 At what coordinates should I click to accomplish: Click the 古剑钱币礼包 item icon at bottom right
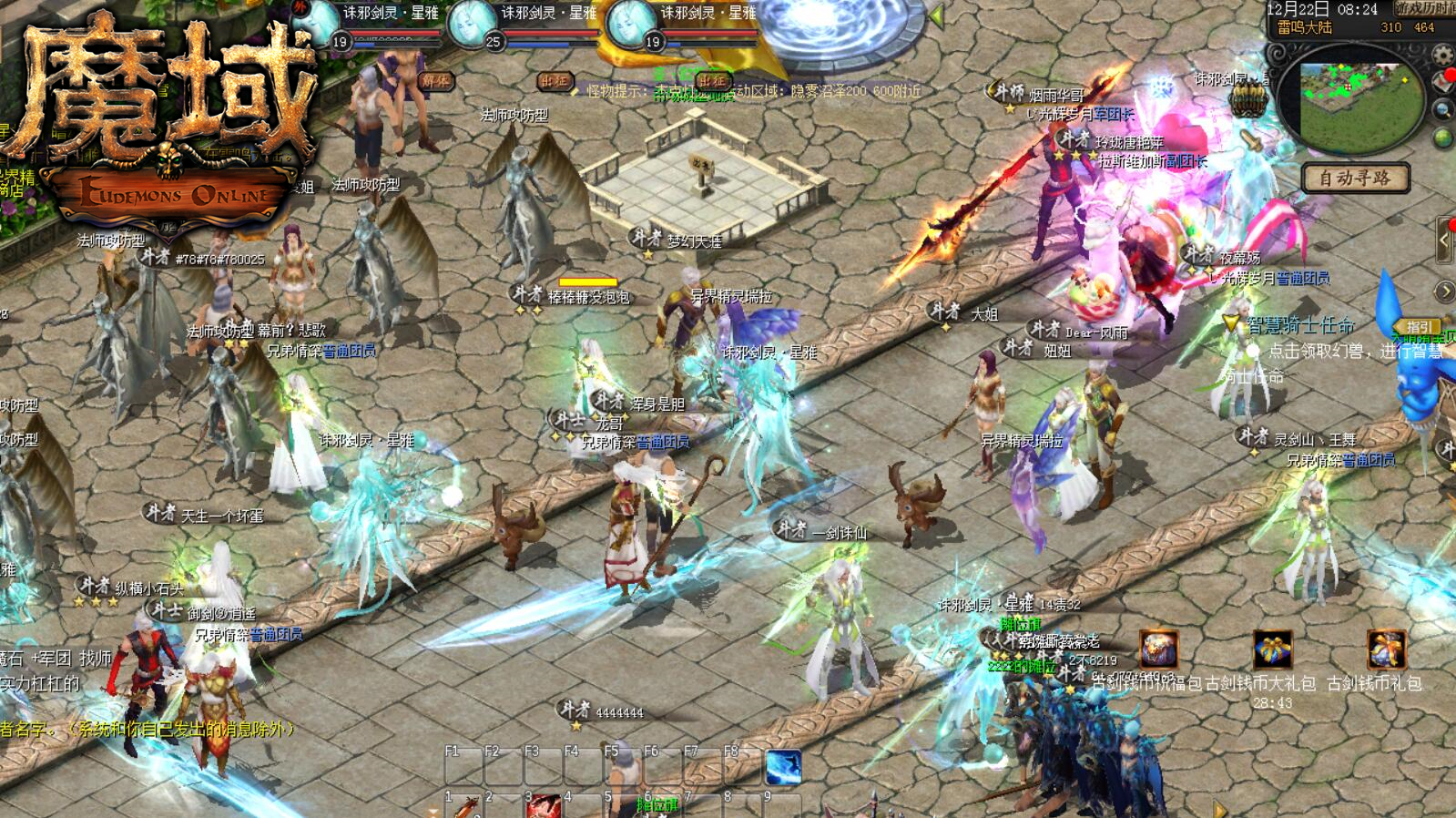(x=1388, y=649)
